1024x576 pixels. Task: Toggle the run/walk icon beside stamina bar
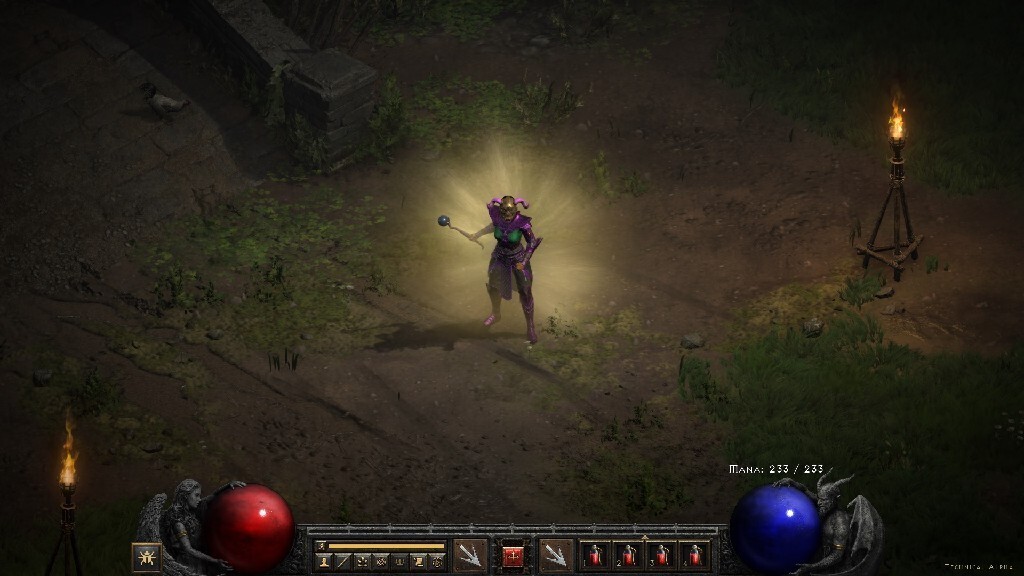321,546
